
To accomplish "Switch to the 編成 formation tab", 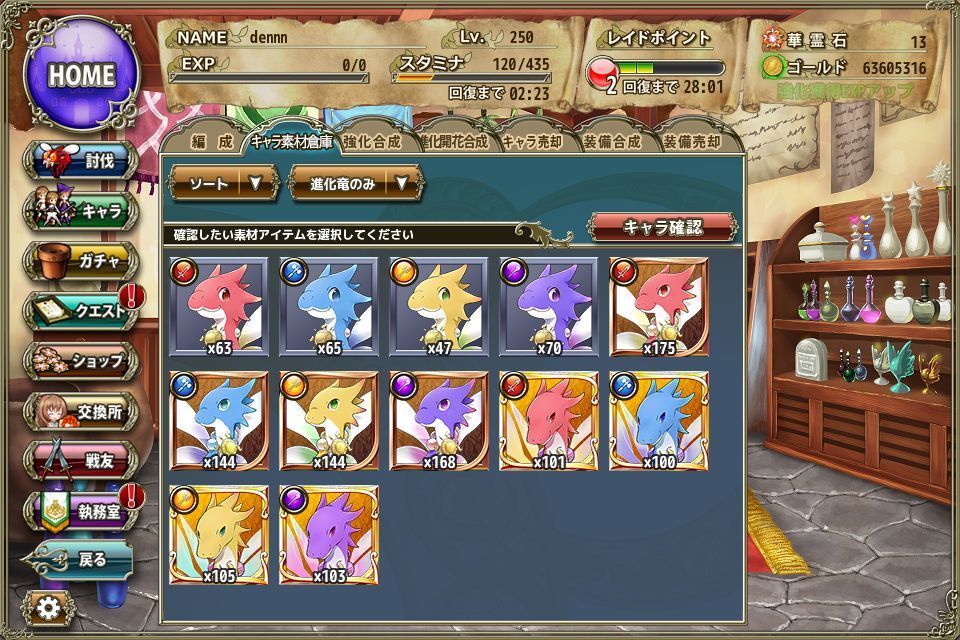I will point(211,142).
